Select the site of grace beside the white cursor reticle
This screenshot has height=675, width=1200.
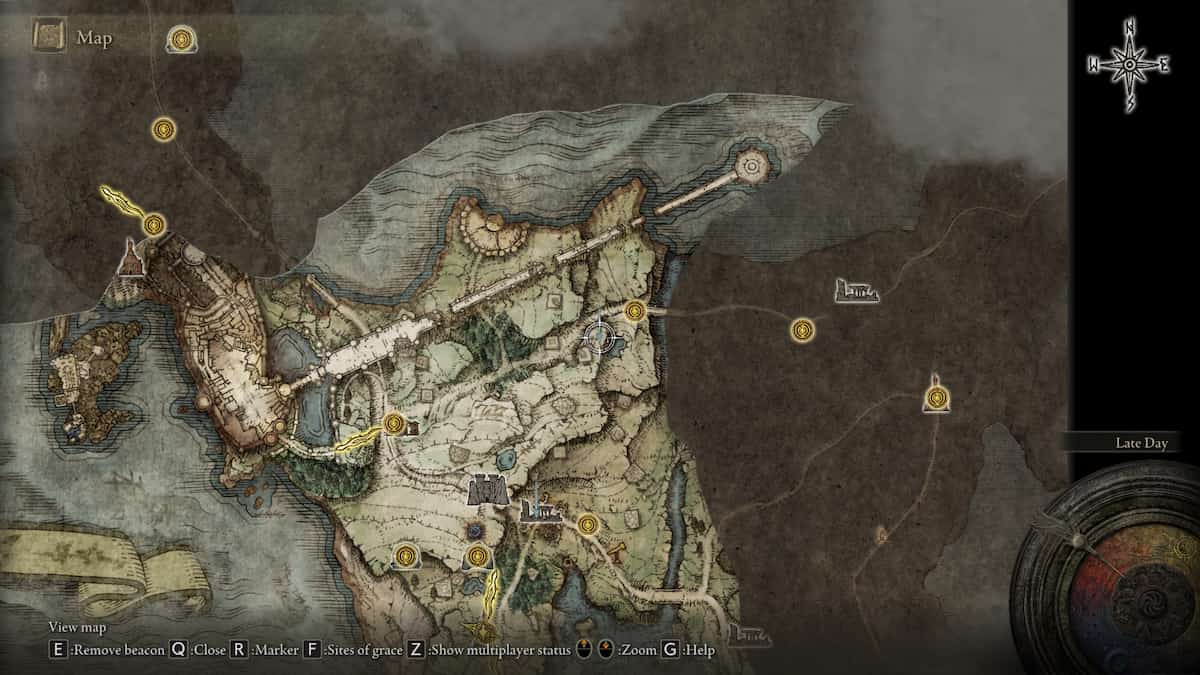634,312
